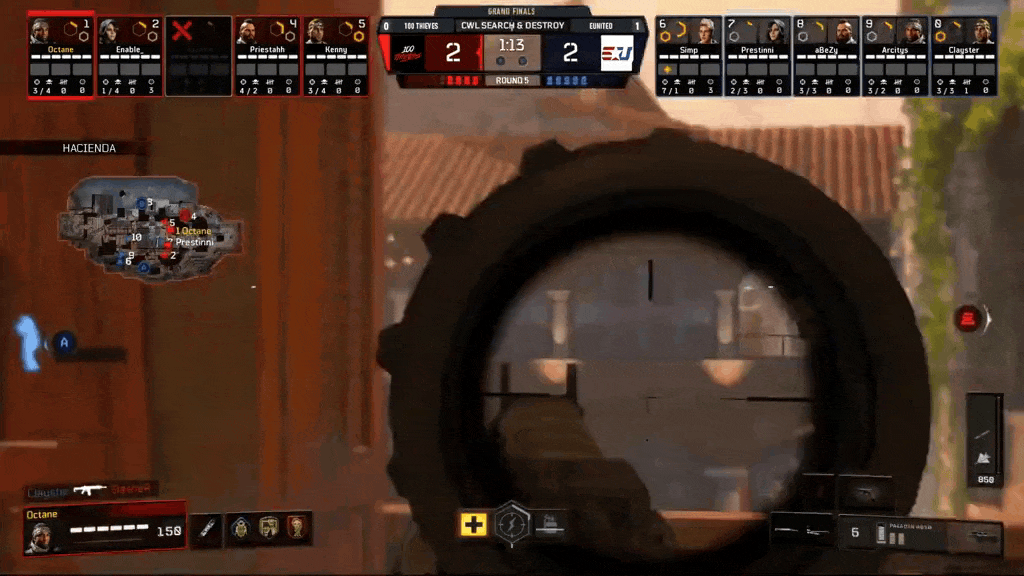Activate the hexagonal specialist ability icon

512,521
